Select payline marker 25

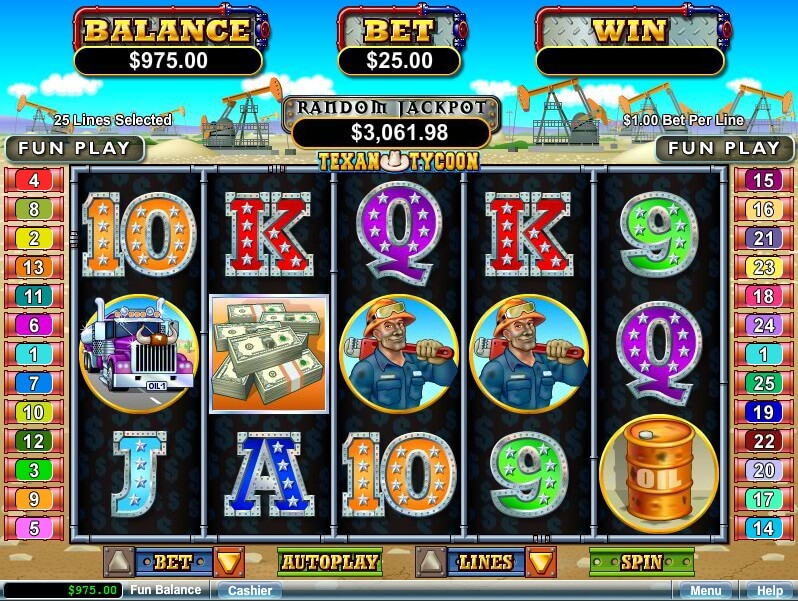(x=763, y=383)
